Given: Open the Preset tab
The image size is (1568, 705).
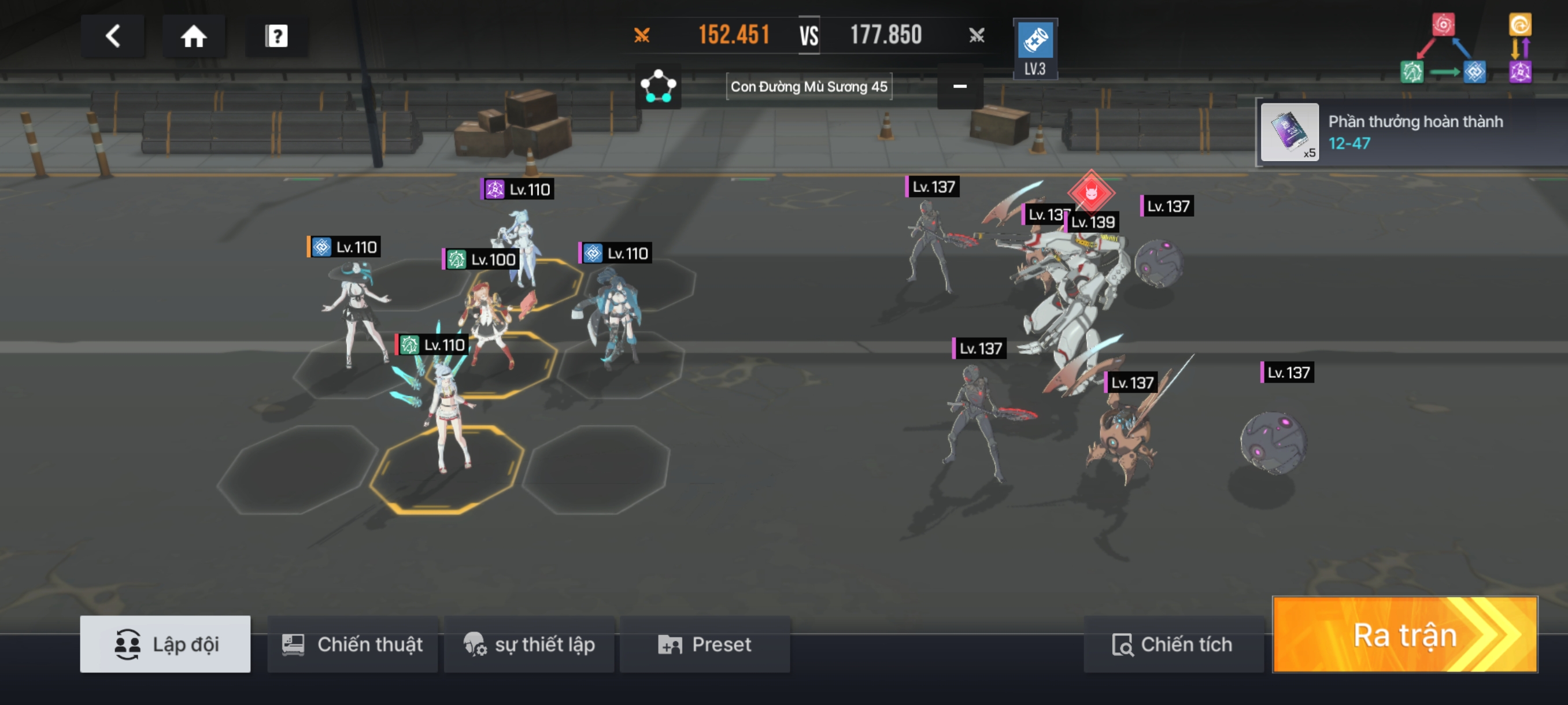Looking at the screenshot, I should tap(705, 644).
